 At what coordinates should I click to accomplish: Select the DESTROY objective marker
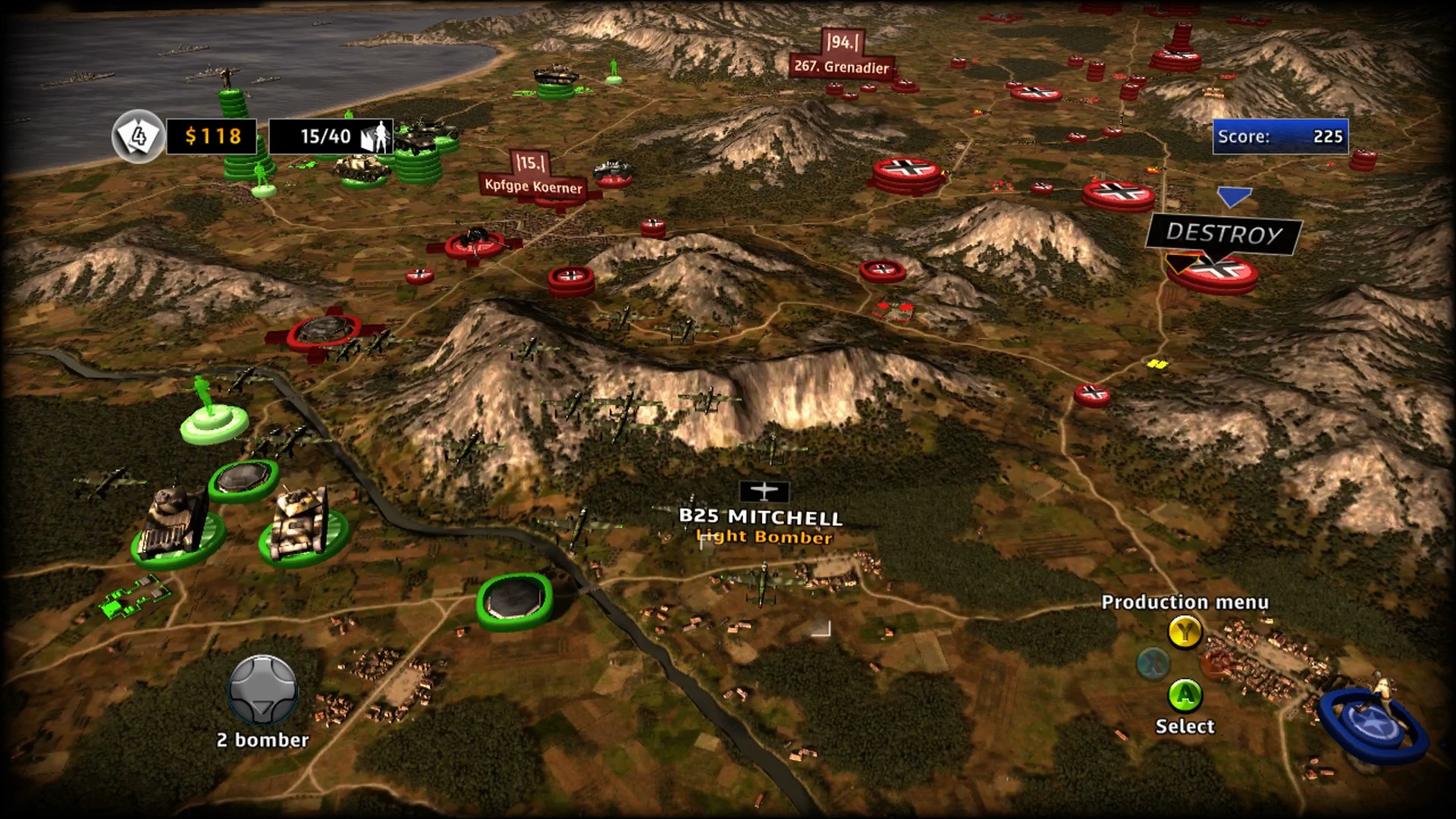pyautogui.click(x=1223, y=234)
